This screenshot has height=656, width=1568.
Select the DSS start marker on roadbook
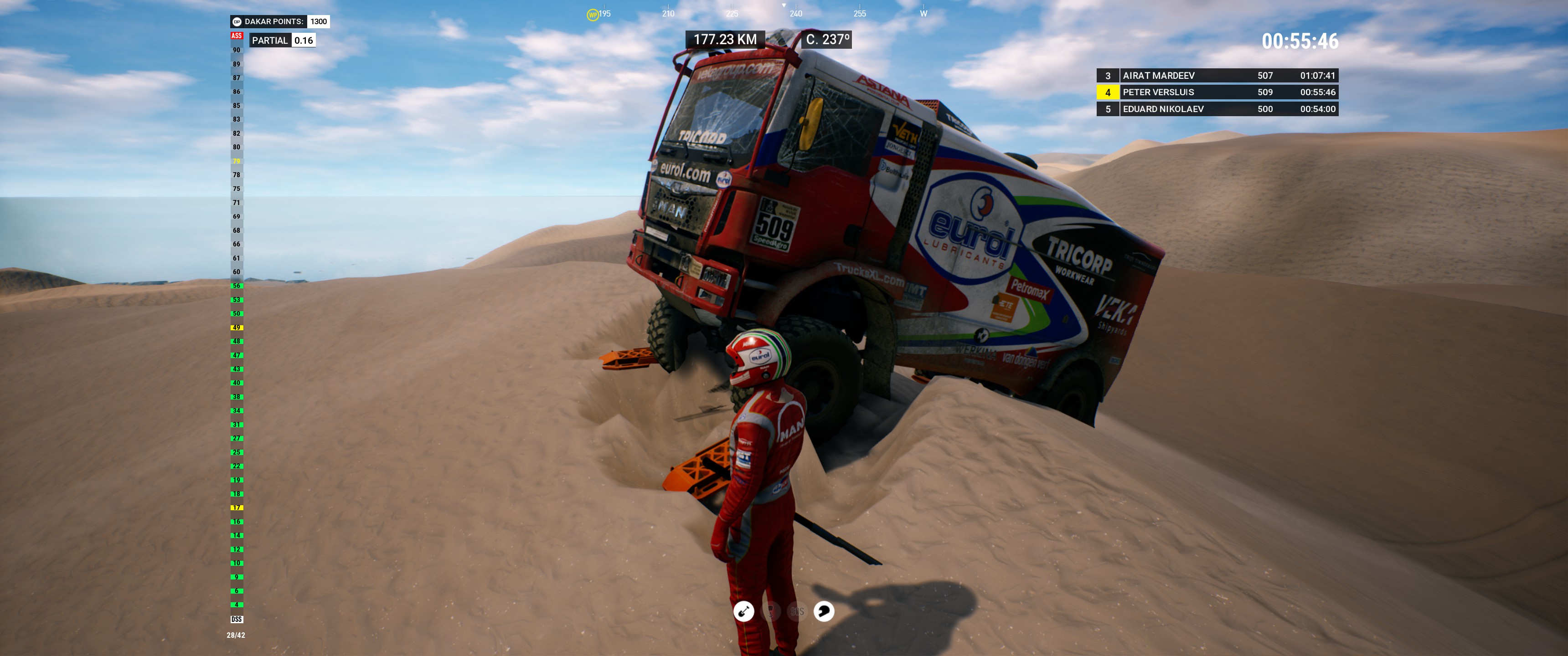click(237, 620)
